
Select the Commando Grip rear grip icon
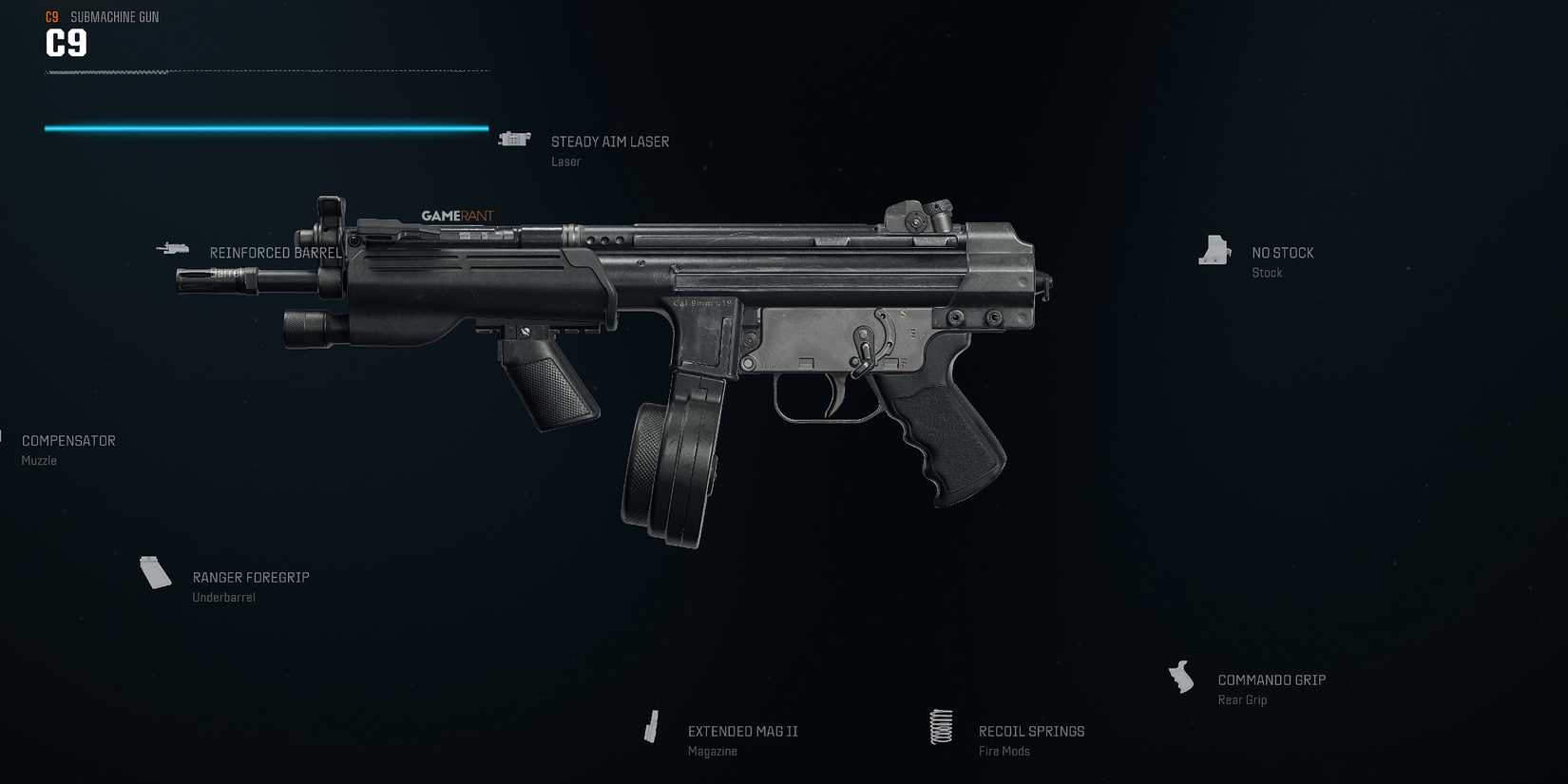[x=1181, y=677]
